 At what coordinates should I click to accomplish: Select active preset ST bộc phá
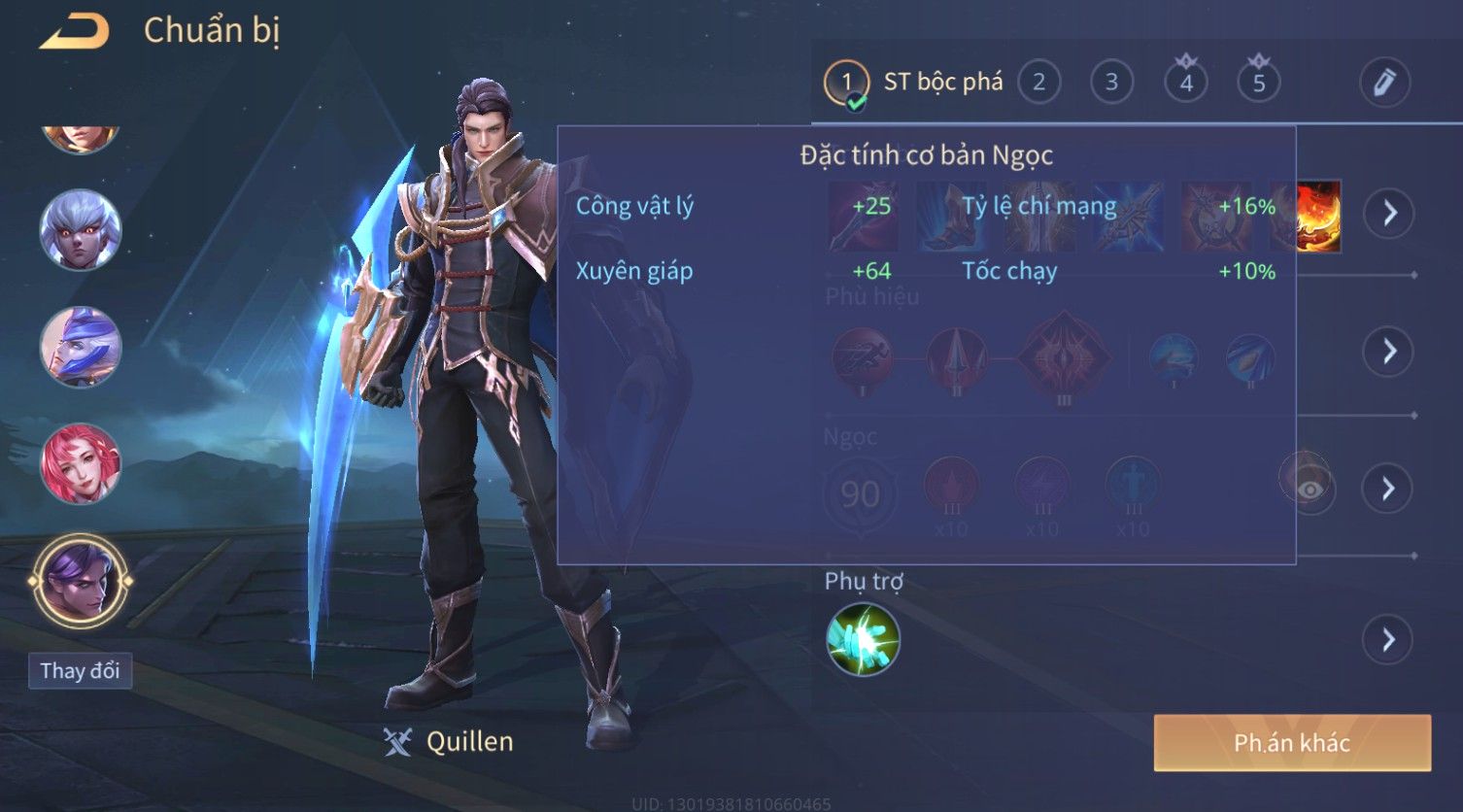point(913,83)
